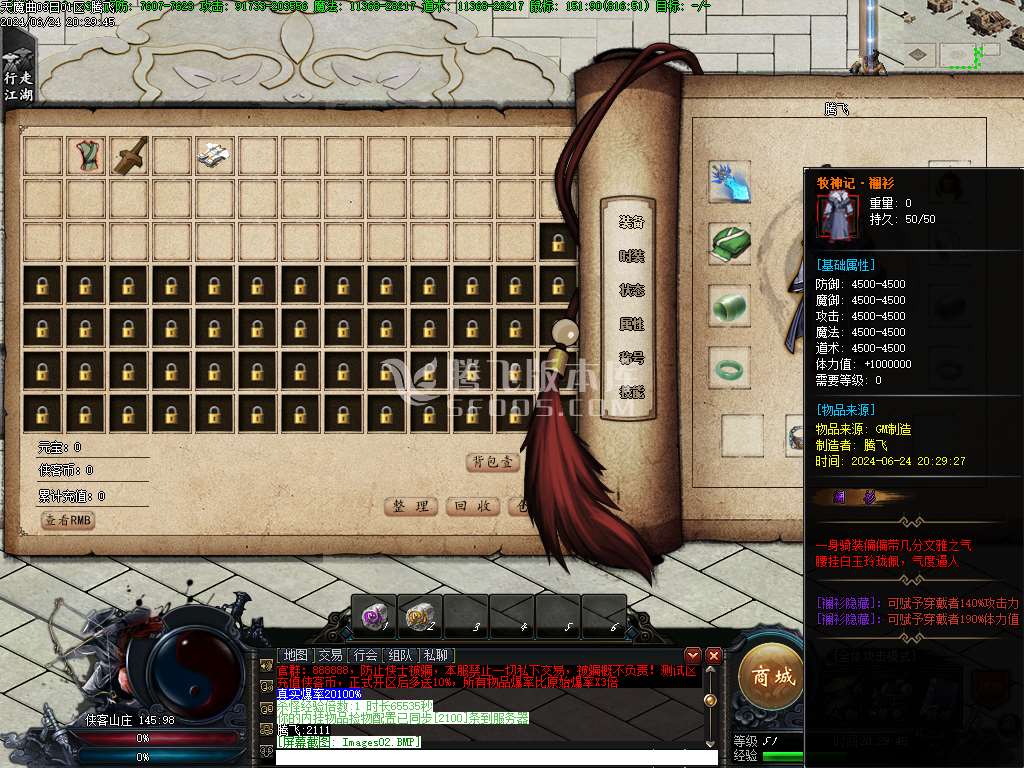Open the 属性 attributes tab
Image resolution: width=1024 pixels, height=768 pixels.
631,324
